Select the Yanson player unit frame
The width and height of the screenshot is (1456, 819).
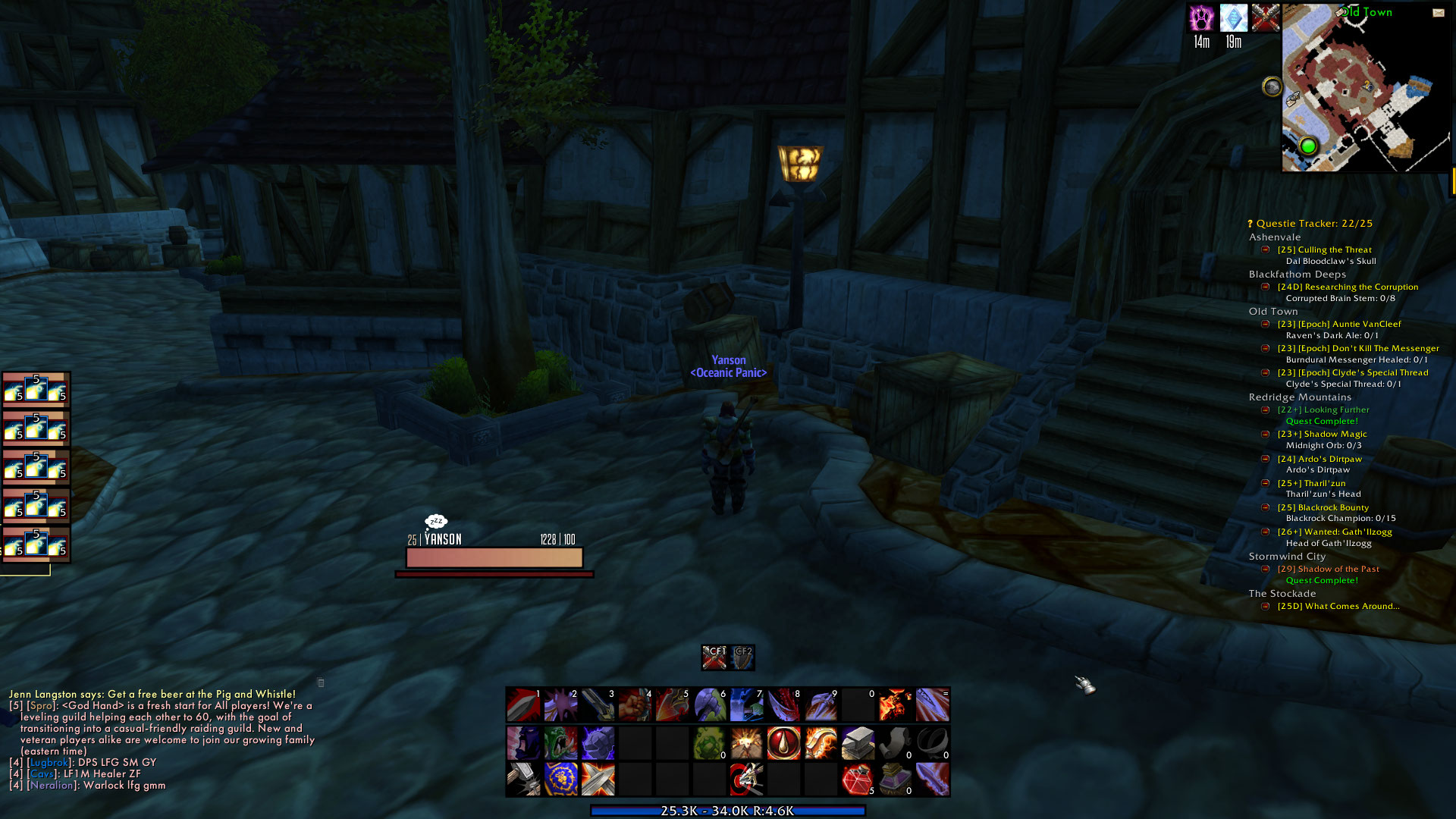pos(494,557)
